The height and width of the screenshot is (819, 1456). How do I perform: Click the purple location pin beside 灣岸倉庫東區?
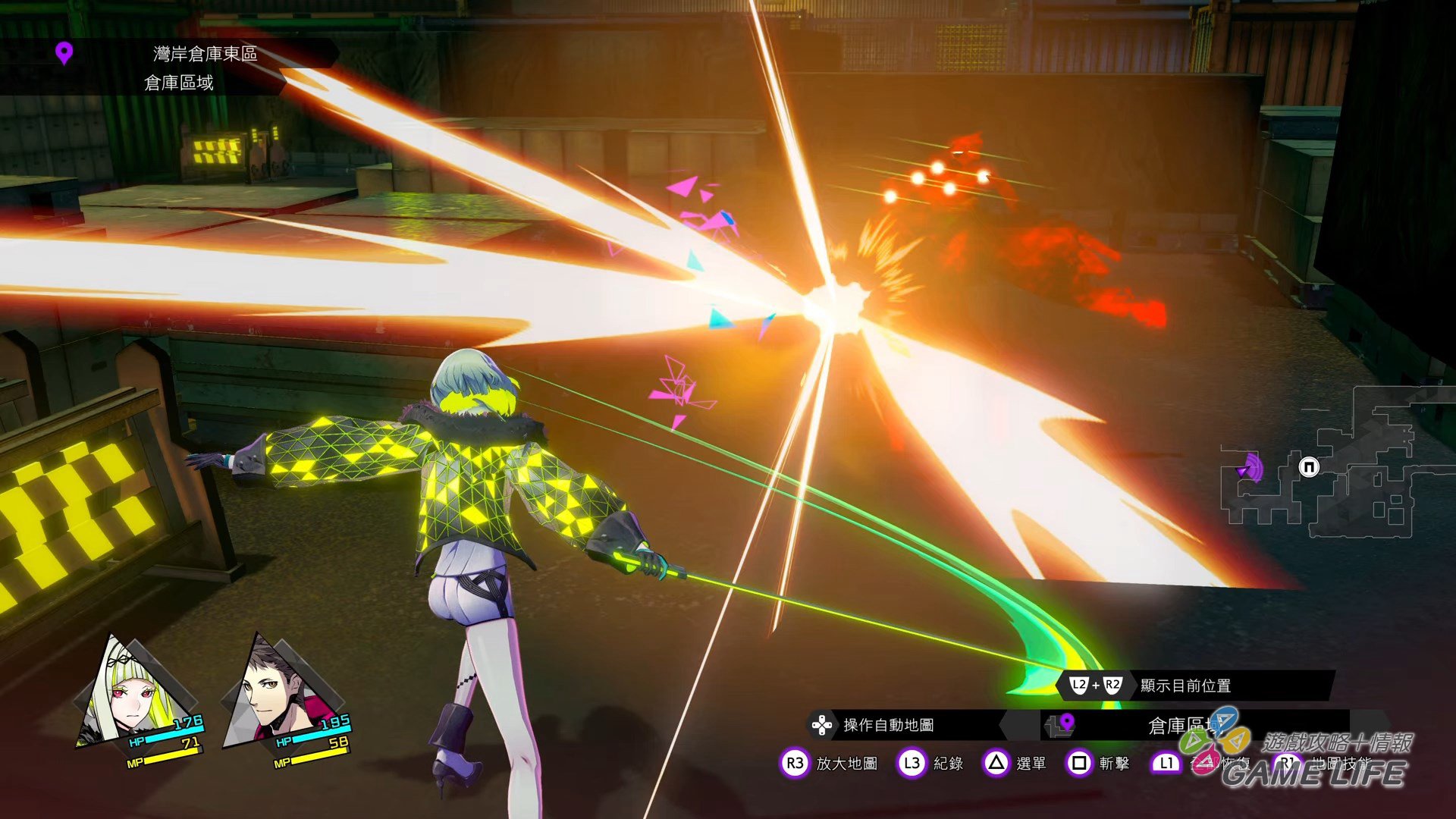click(64, 54)
